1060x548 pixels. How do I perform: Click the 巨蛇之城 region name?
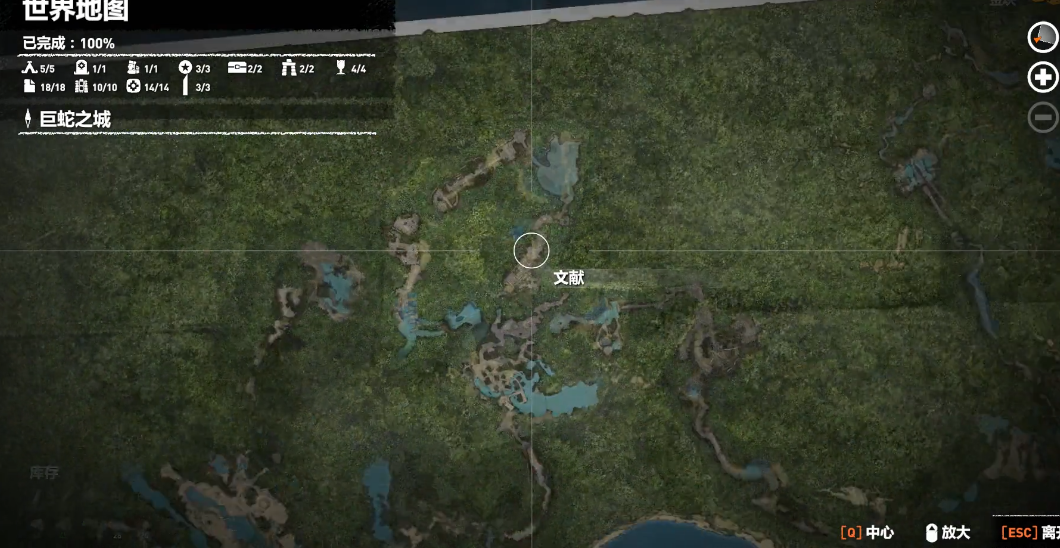click(x=75, y=119)
